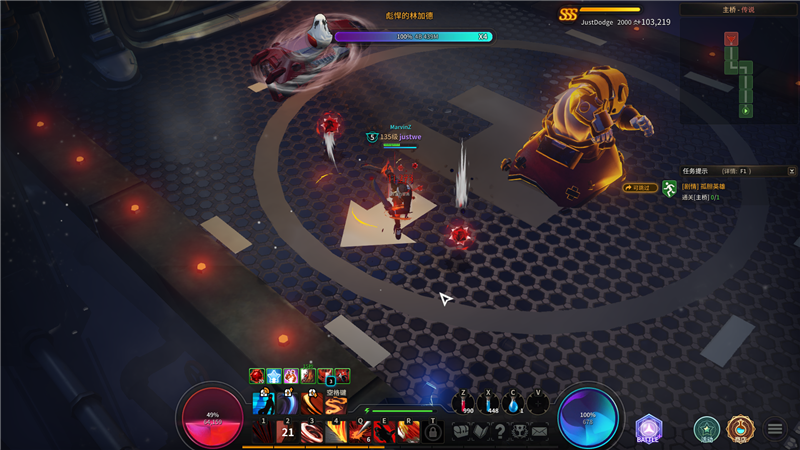Open the envelope mail icon

[540, 431]
